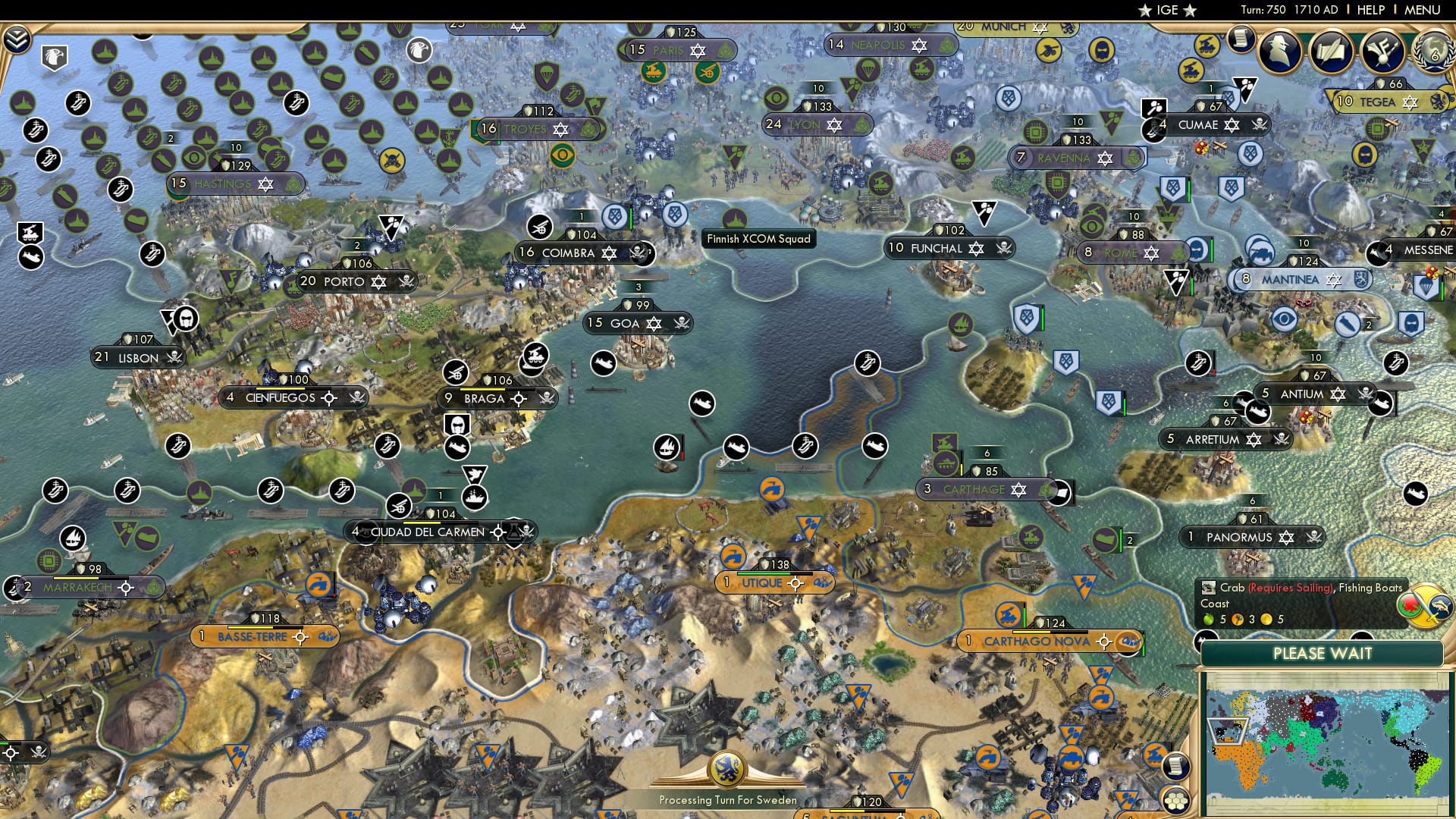Toggle the pirate skull icon on Goa's banner
The height and width of the screenshot is (819, 1456).
click(x=681, y=322)
